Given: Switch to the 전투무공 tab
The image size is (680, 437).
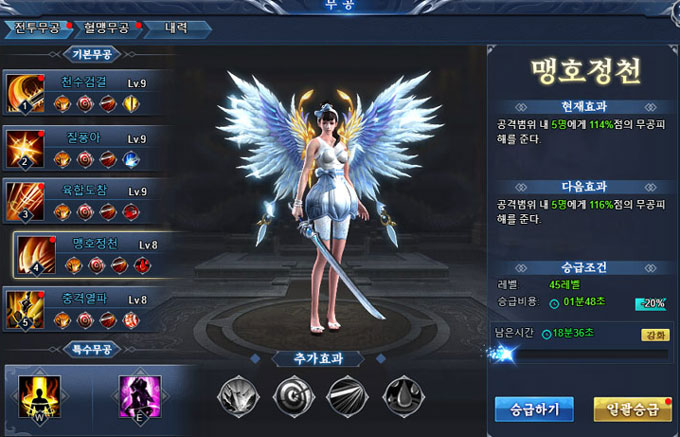Looking at the screenshot, I should point(34,27).
